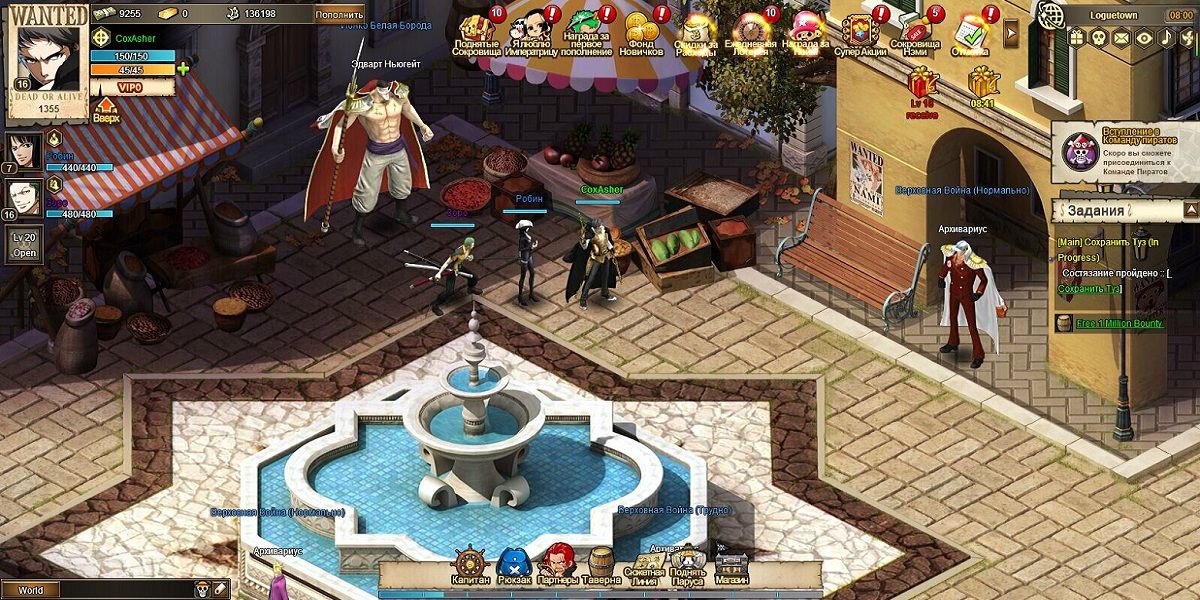The image size is (1200, 600).
Task: Open the Партнеры partners menu
Action: [x=558, y=567]
